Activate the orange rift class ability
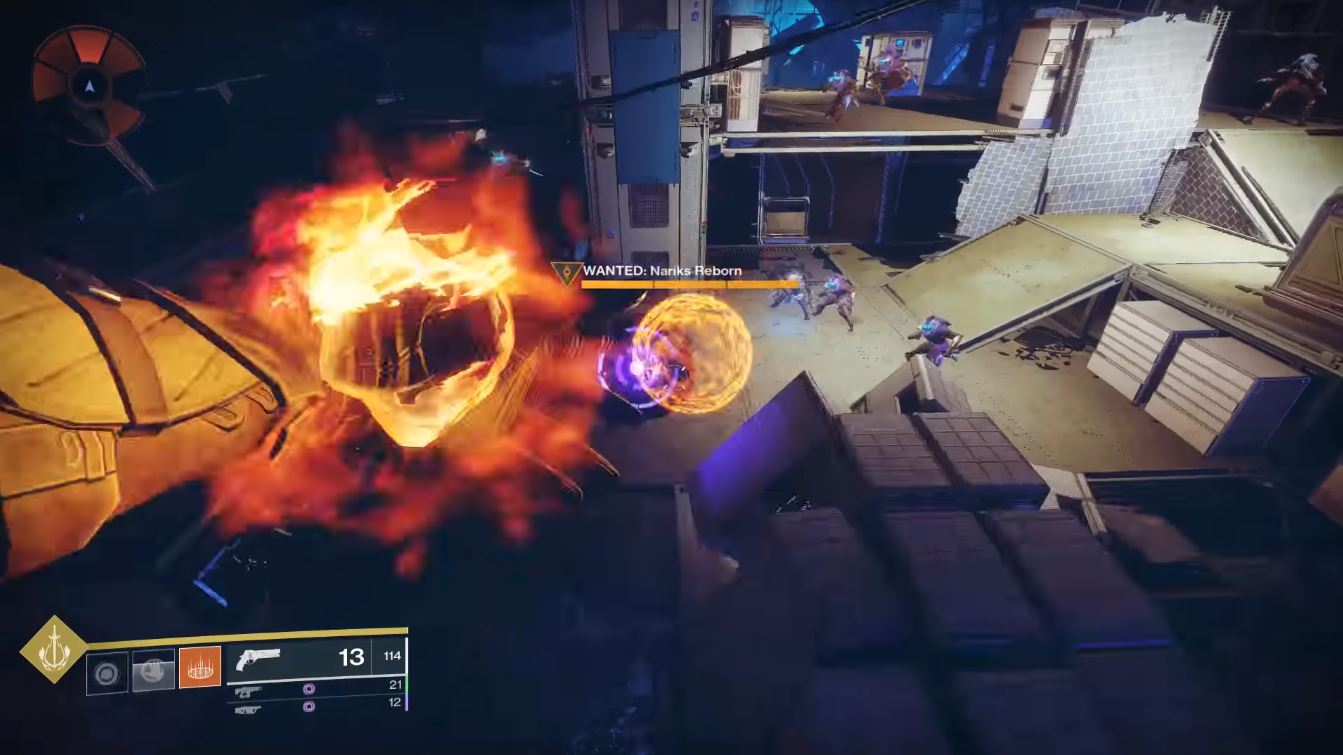This screenshot has height=755, width=1343. (x=200, y=667)
